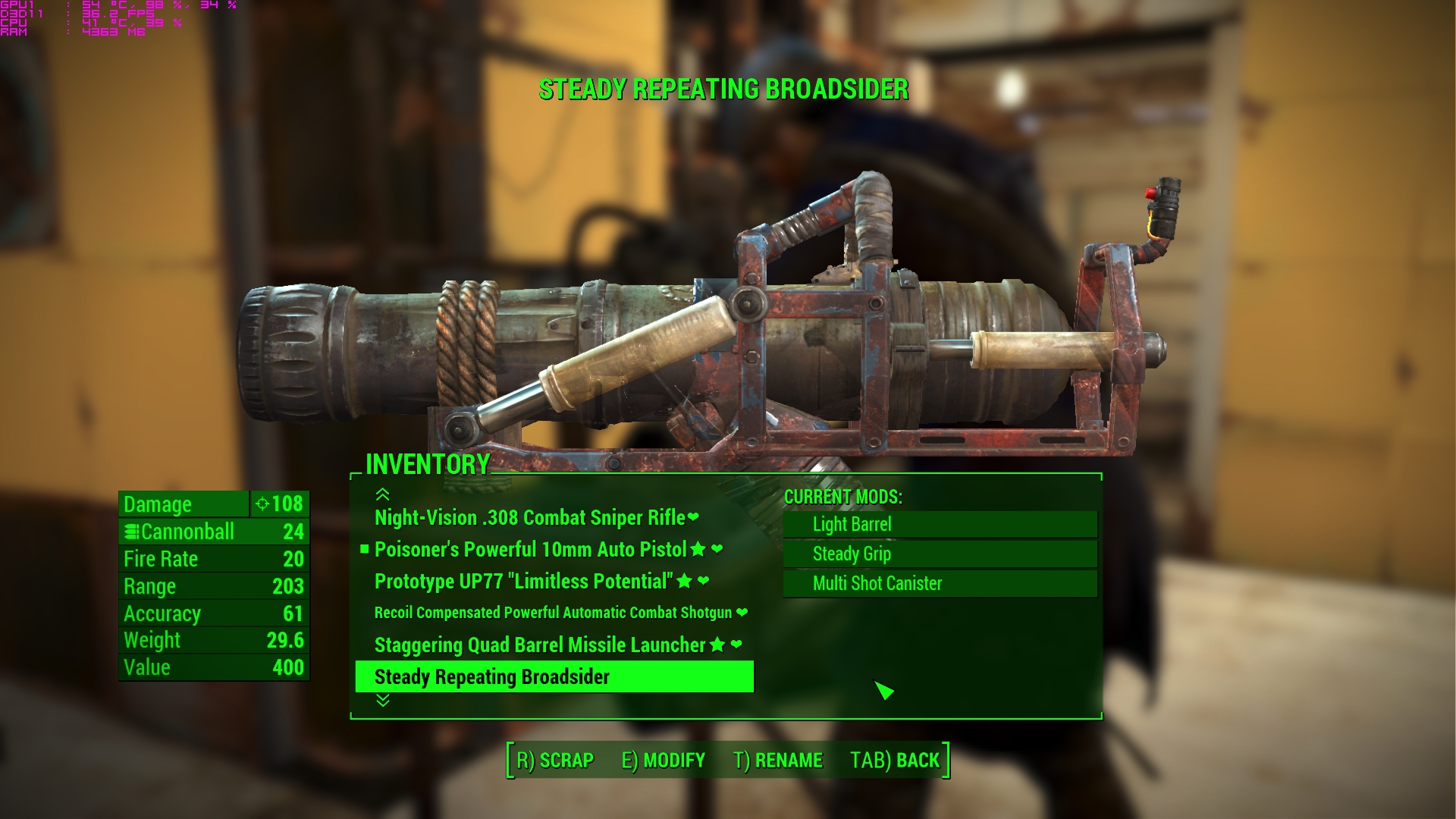Image resolution: width=1456 pixels, height=819 pixels.
Task: Toggle the equipped square marker on Poisoner's pistol
Action: (x=365, y=549)
